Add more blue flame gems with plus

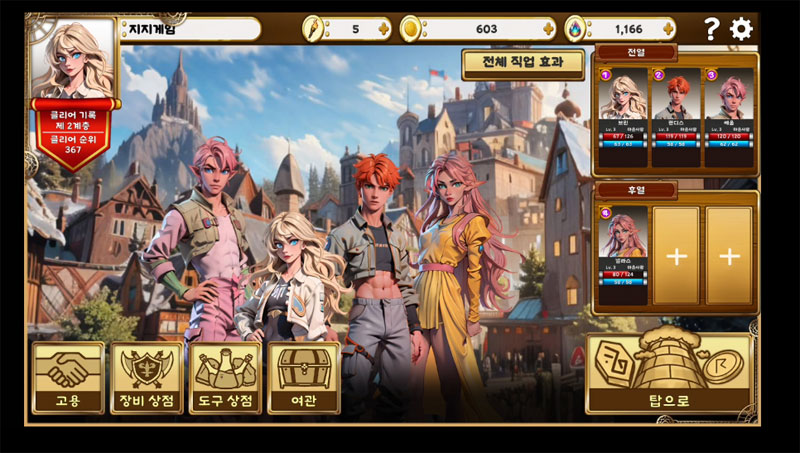tap(671, 29)
